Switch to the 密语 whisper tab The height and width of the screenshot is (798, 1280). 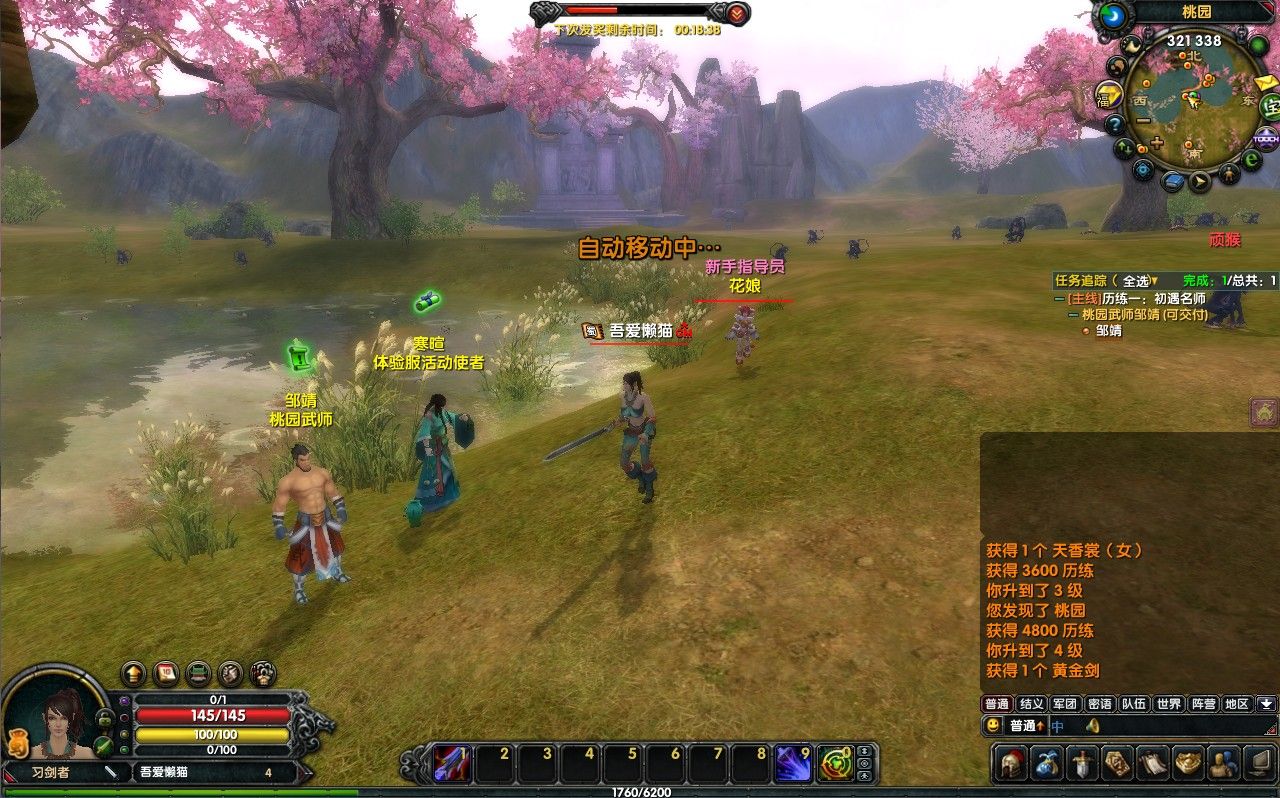[1099, 704]
